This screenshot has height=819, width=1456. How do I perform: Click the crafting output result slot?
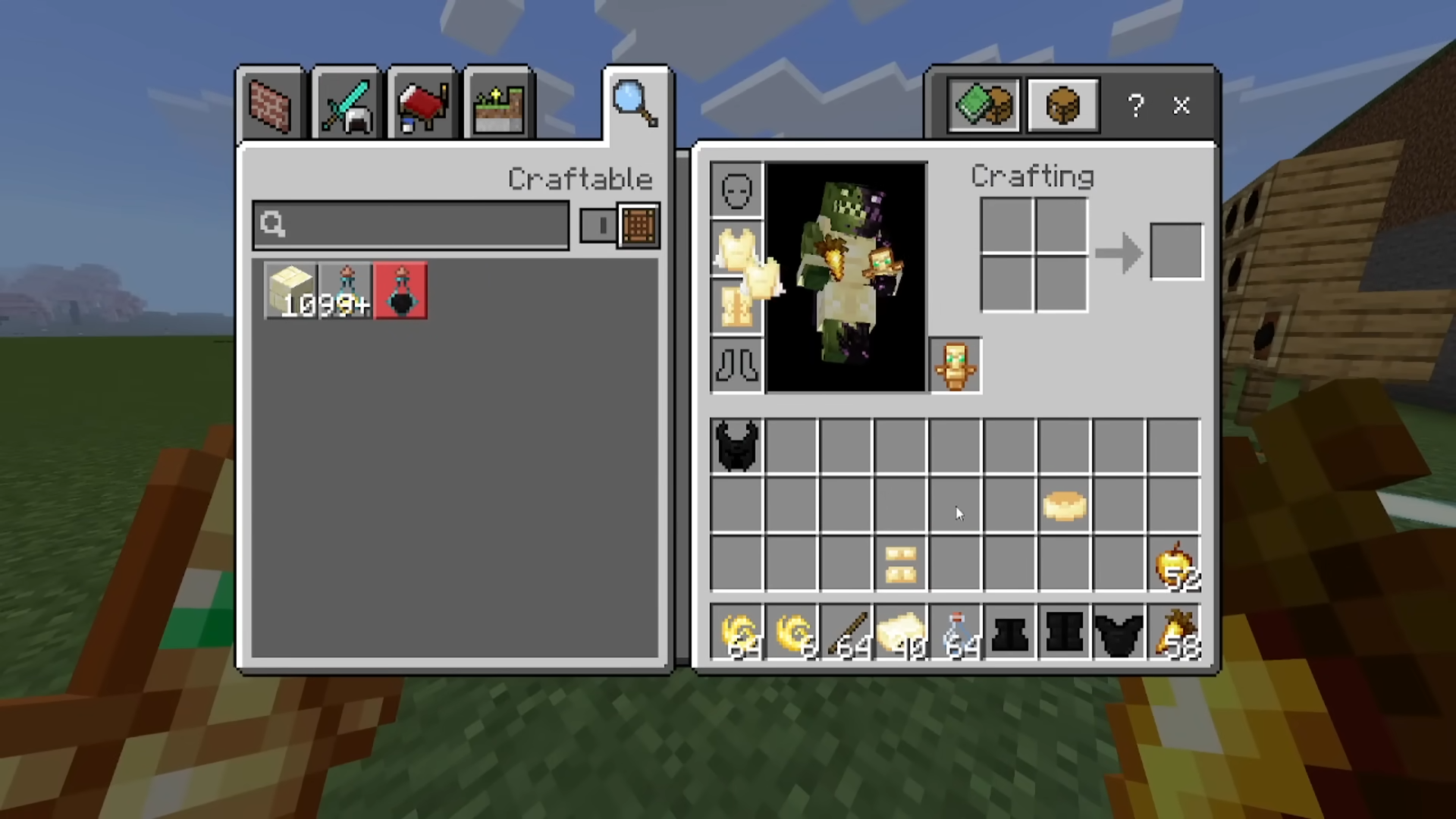click(1176, 252)
